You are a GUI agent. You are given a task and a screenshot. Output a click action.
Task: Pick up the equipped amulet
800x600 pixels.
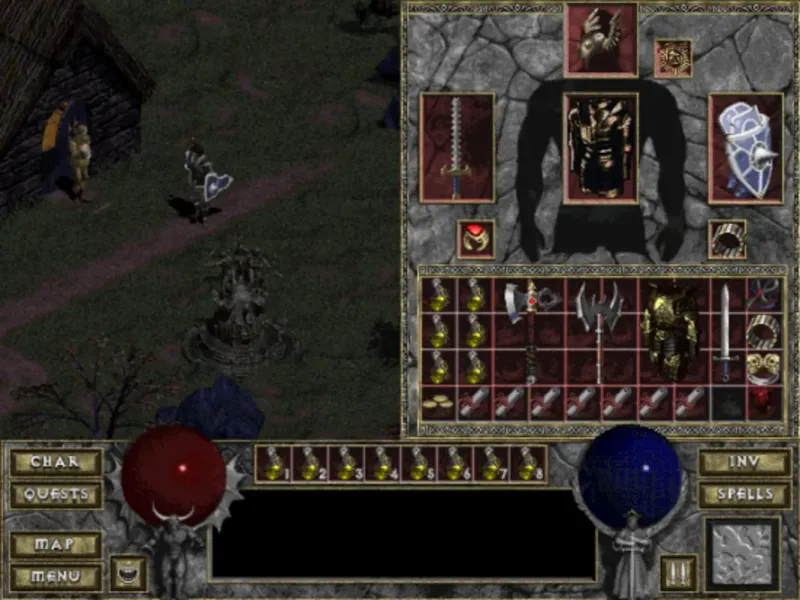671,57
